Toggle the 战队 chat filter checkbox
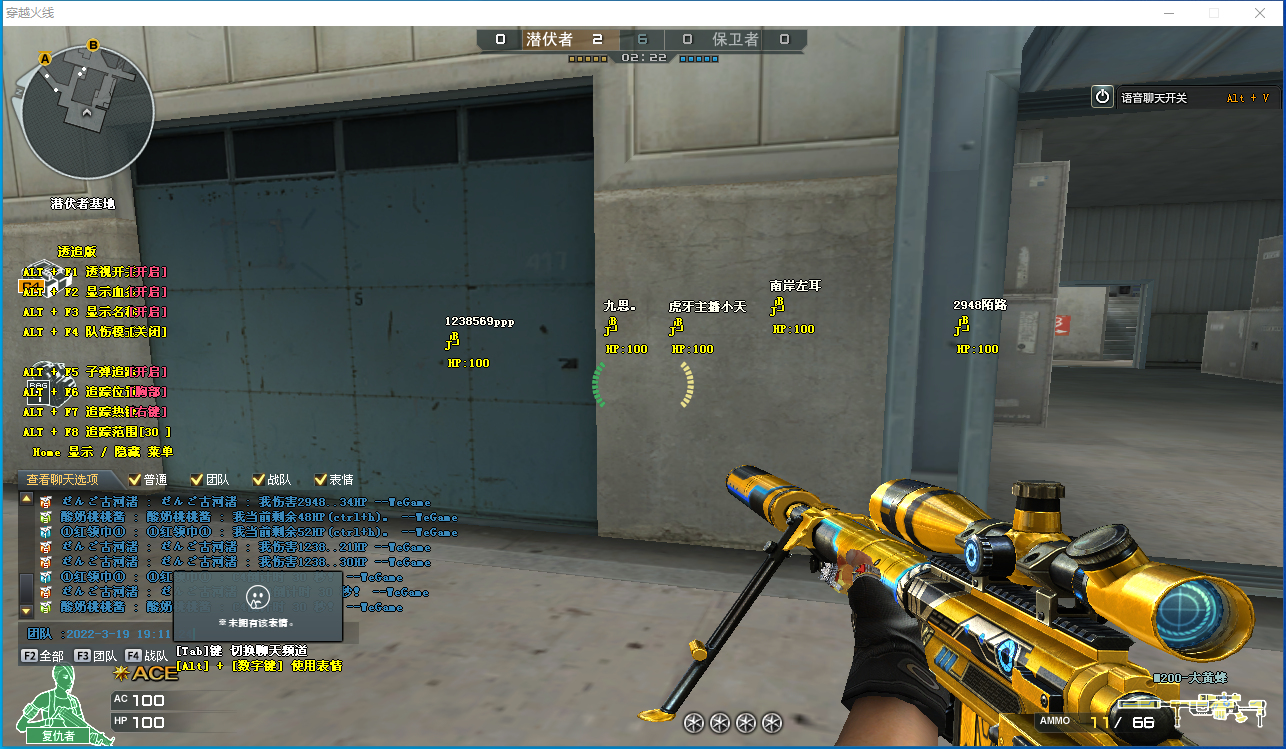 point(258,480)
